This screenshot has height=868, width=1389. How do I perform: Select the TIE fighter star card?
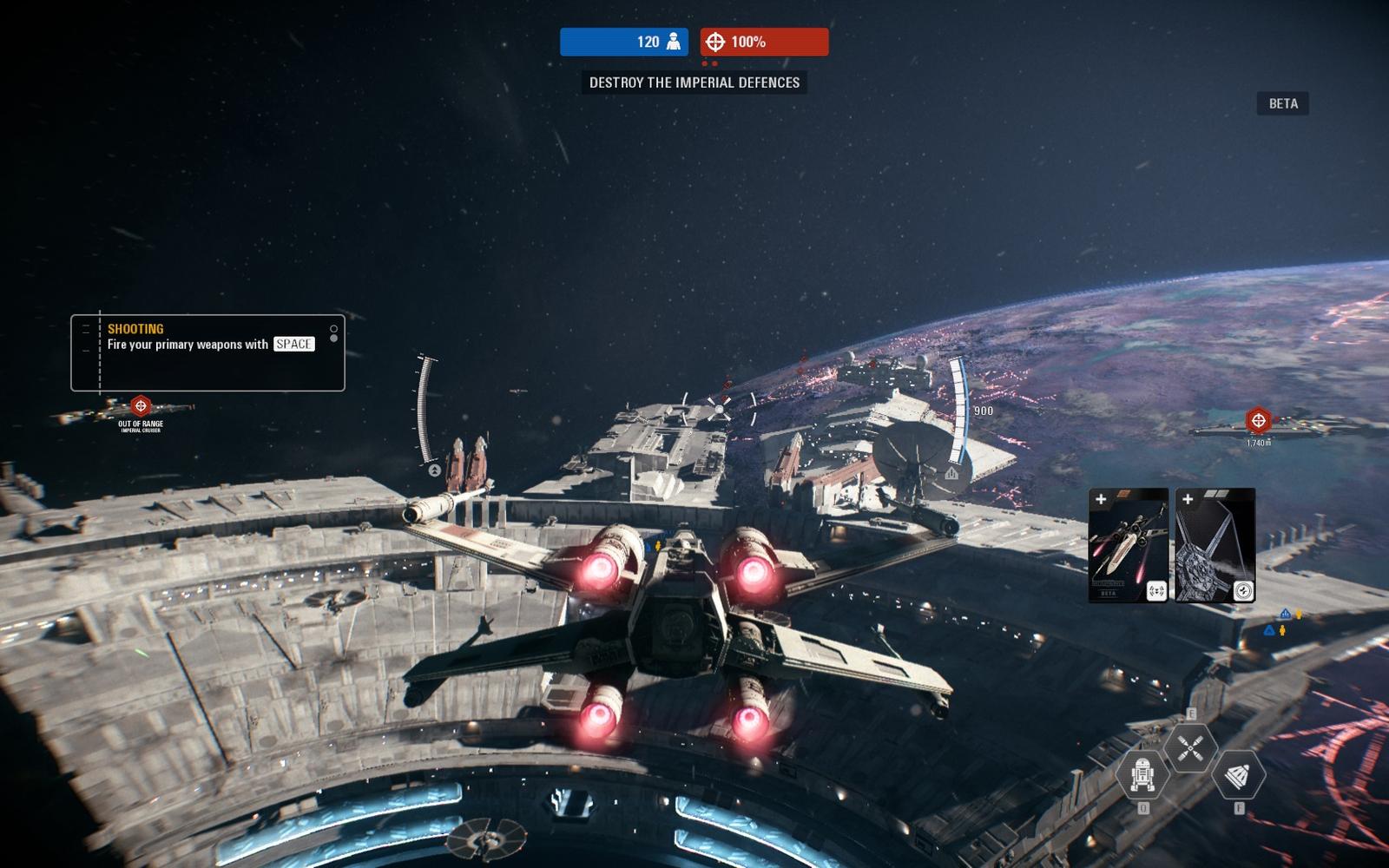coord(1215,545)
